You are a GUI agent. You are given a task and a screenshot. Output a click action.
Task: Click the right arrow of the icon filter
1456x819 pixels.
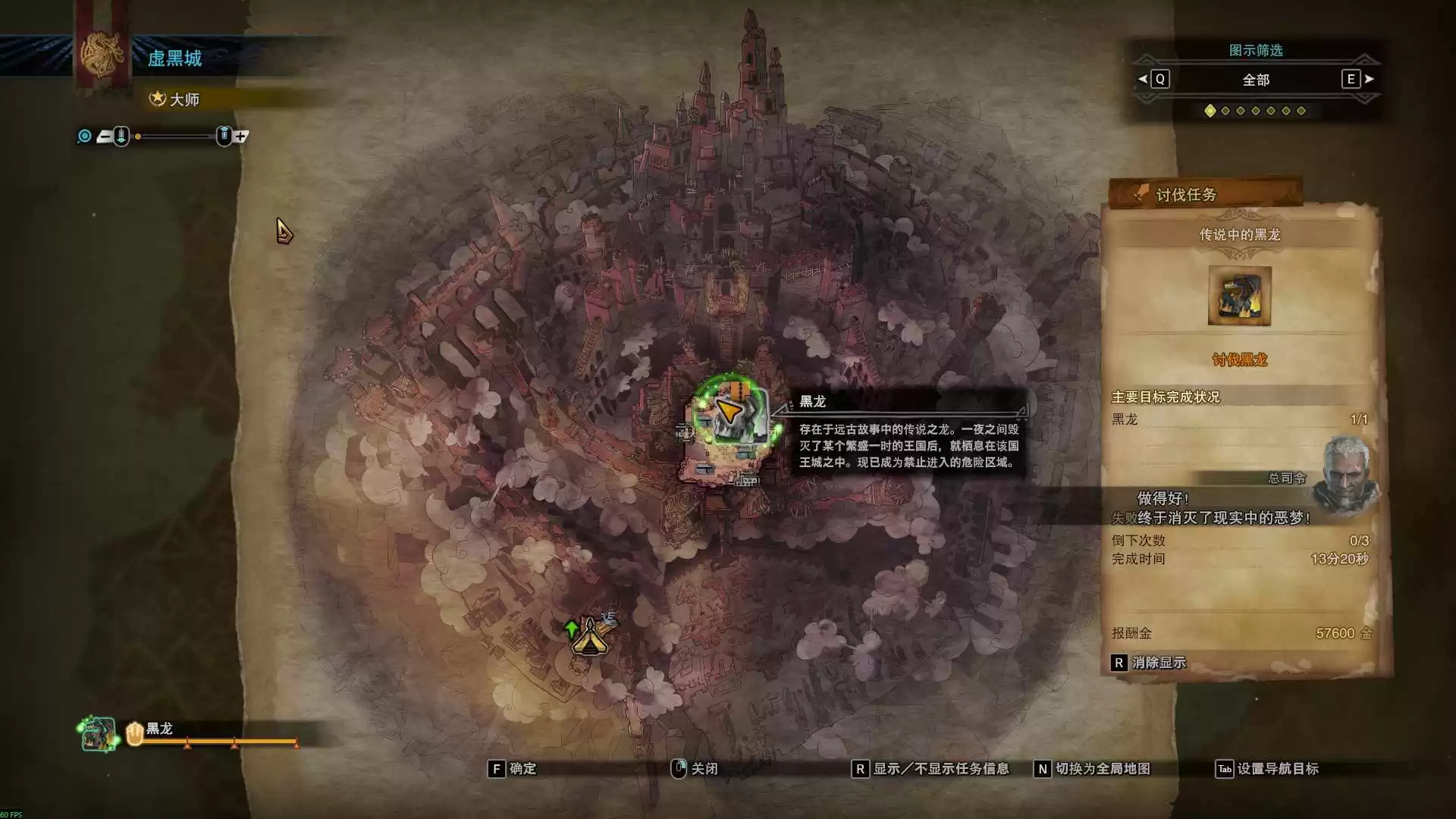coord(1370,79)
